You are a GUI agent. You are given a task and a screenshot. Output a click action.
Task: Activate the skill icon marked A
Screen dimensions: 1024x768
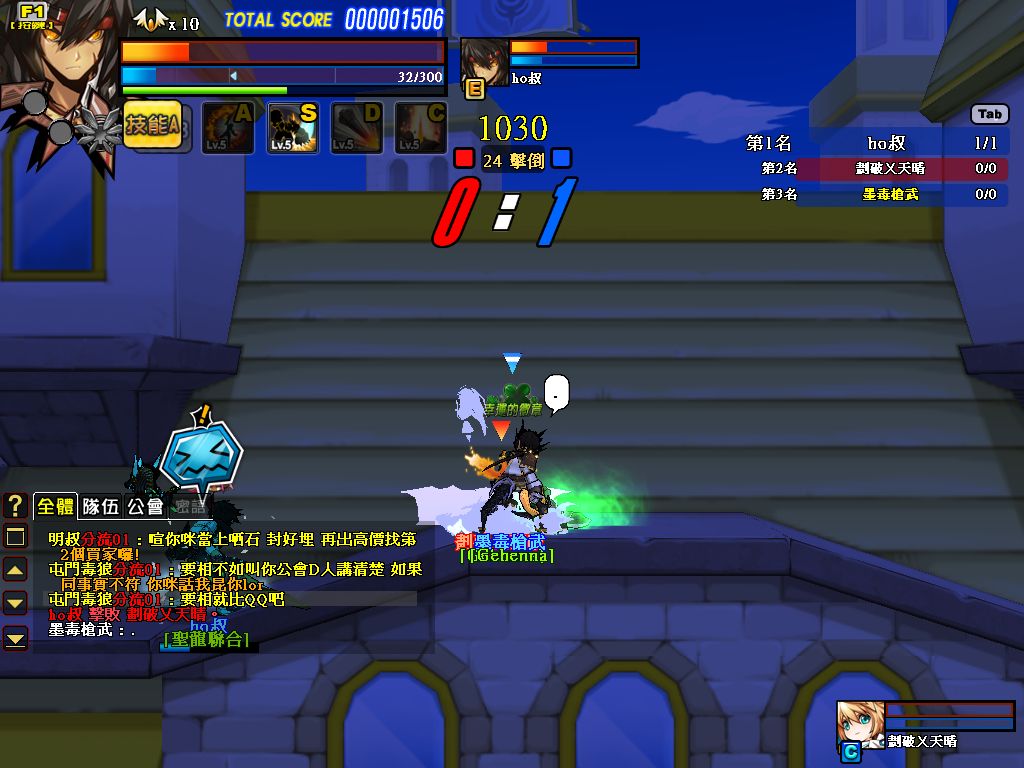click(227, 128)
